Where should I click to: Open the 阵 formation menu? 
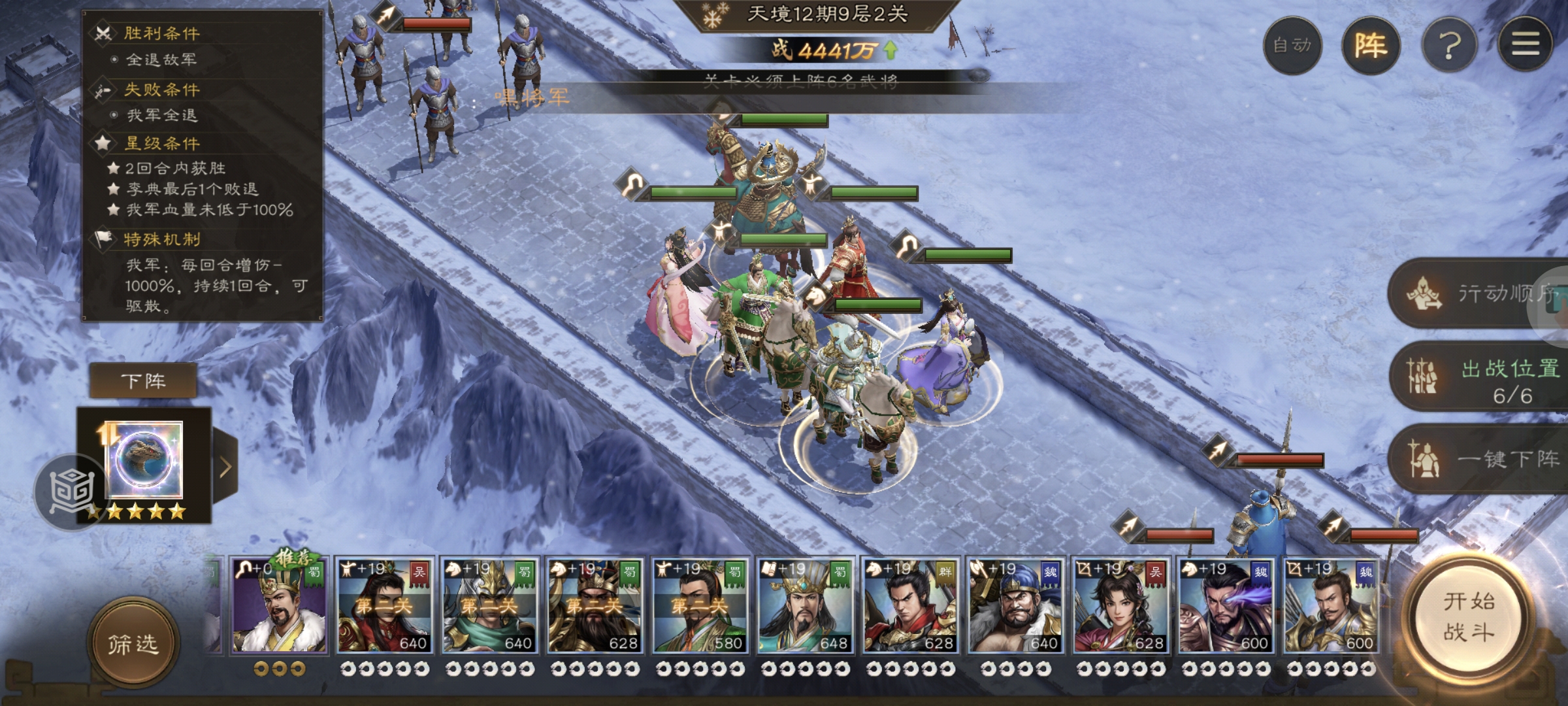point(1371,45)
